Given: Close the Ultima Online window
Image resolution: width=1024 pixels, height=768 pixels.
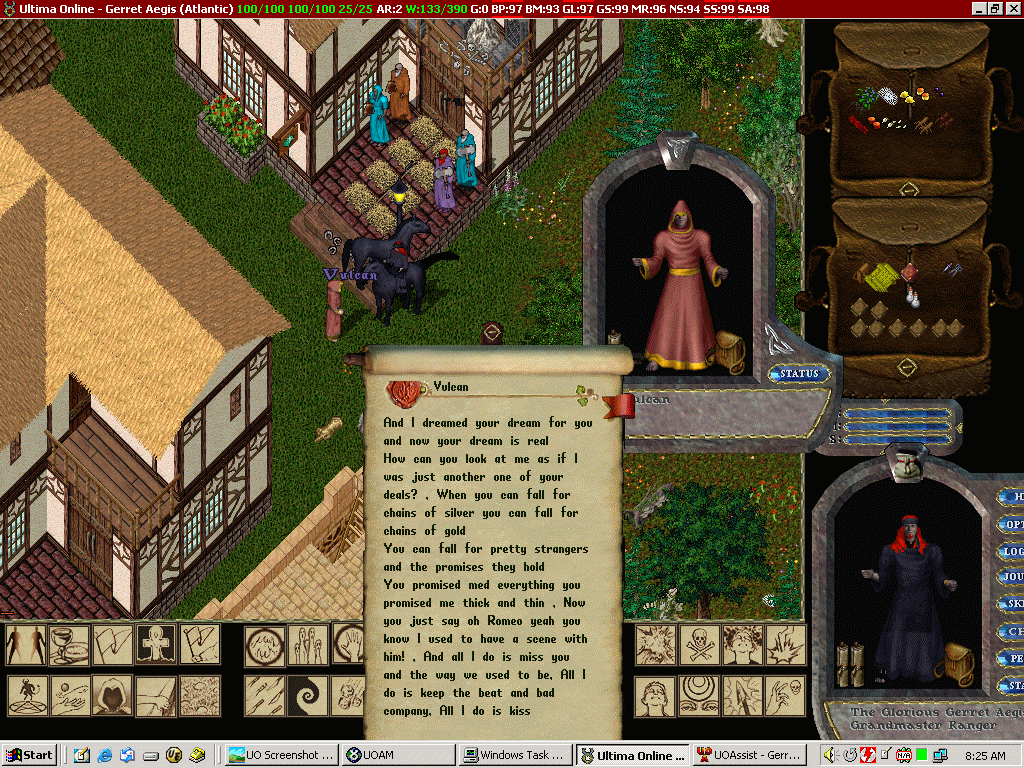Looking at the screenshot, I should click(1012, 8).
